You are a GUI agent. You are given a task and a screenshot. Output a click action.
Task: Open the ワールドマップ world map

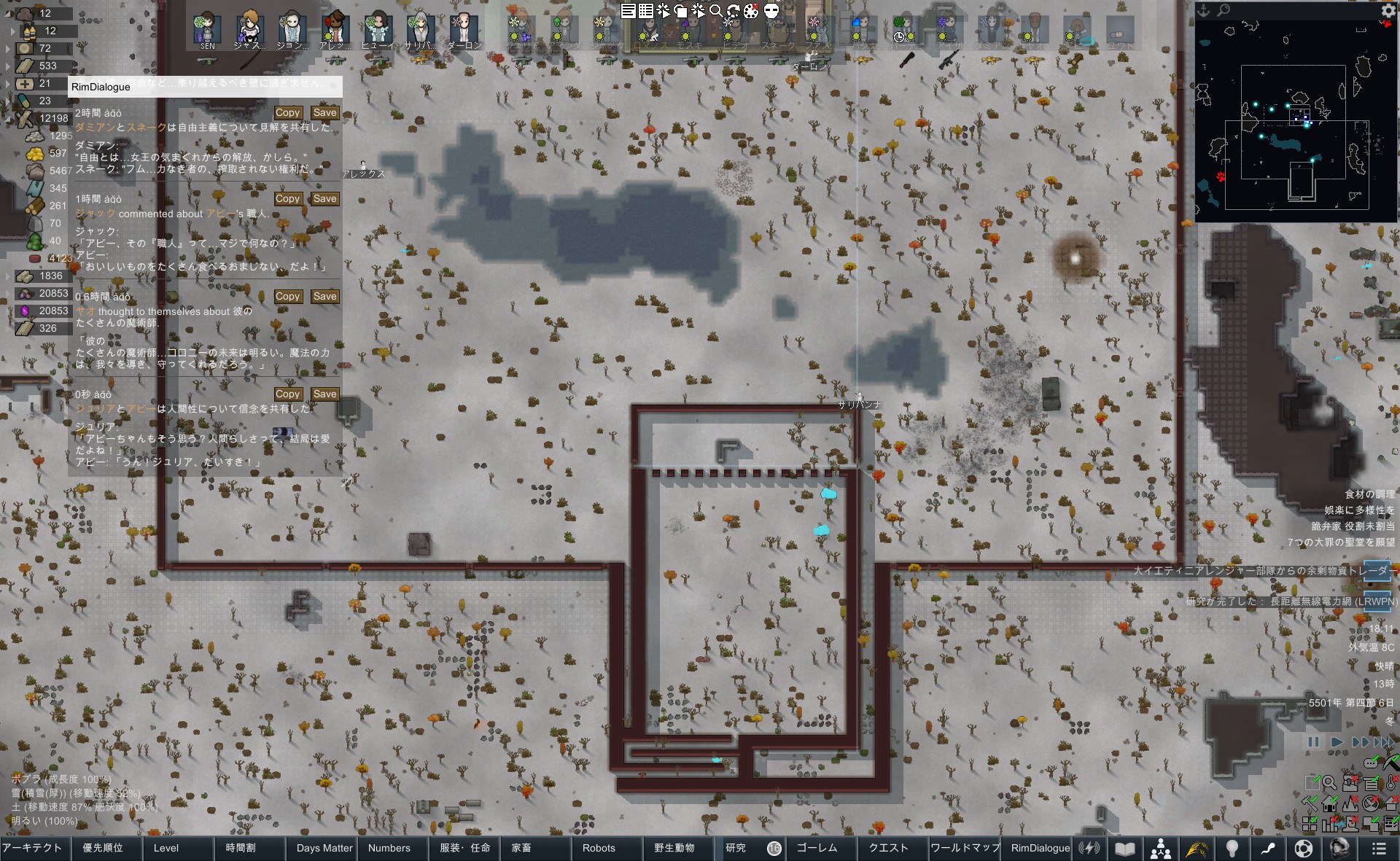[964, 848]
